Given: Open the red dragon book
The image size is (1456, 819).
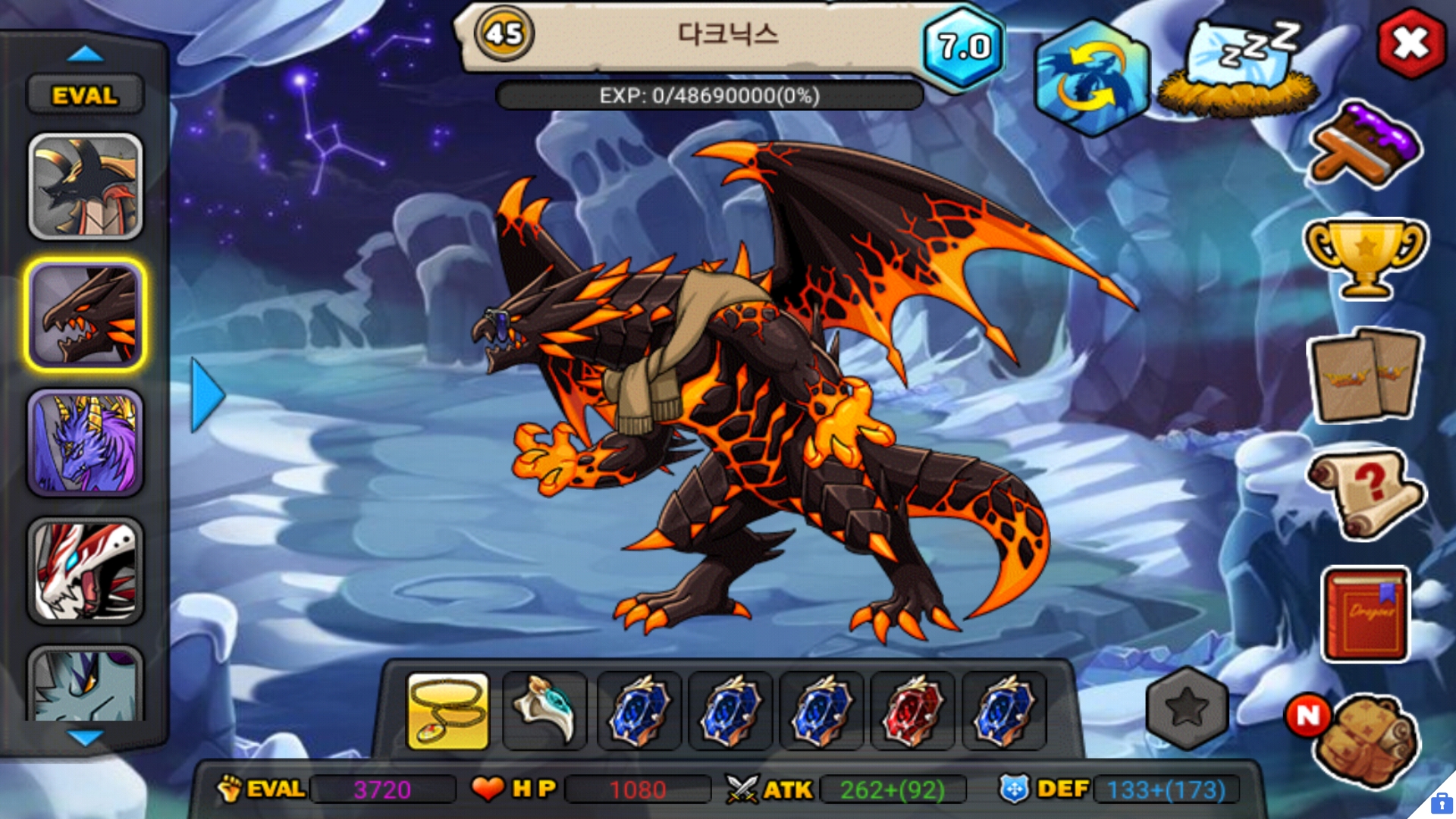Looking at the screenshot, I should coord(1365,614).
